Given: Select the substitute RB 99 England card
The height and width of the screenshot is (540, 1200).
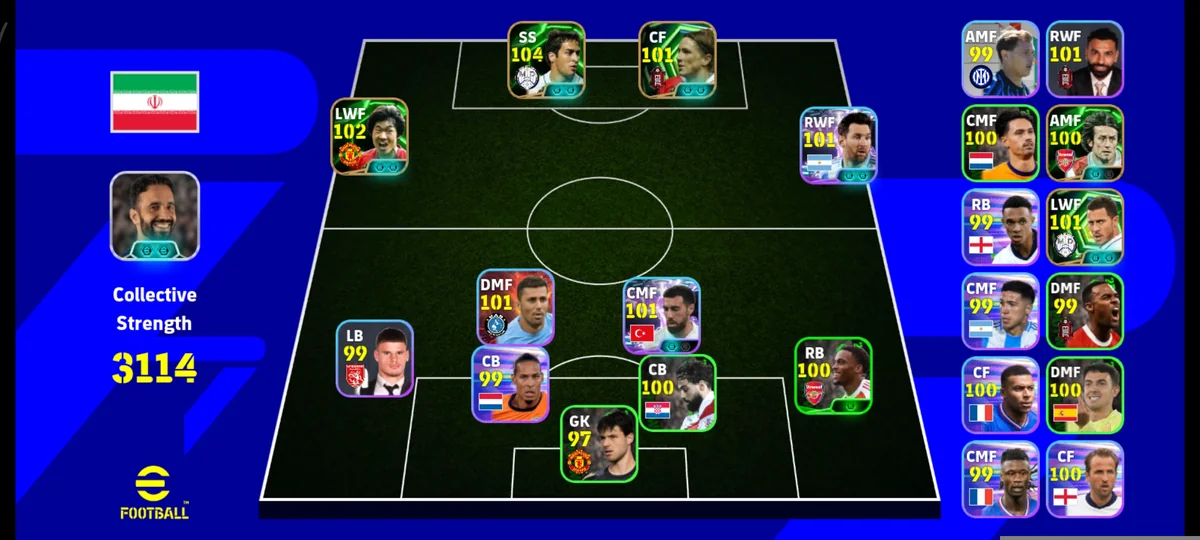Looking at the screenshot, I should click(1001, 226).
